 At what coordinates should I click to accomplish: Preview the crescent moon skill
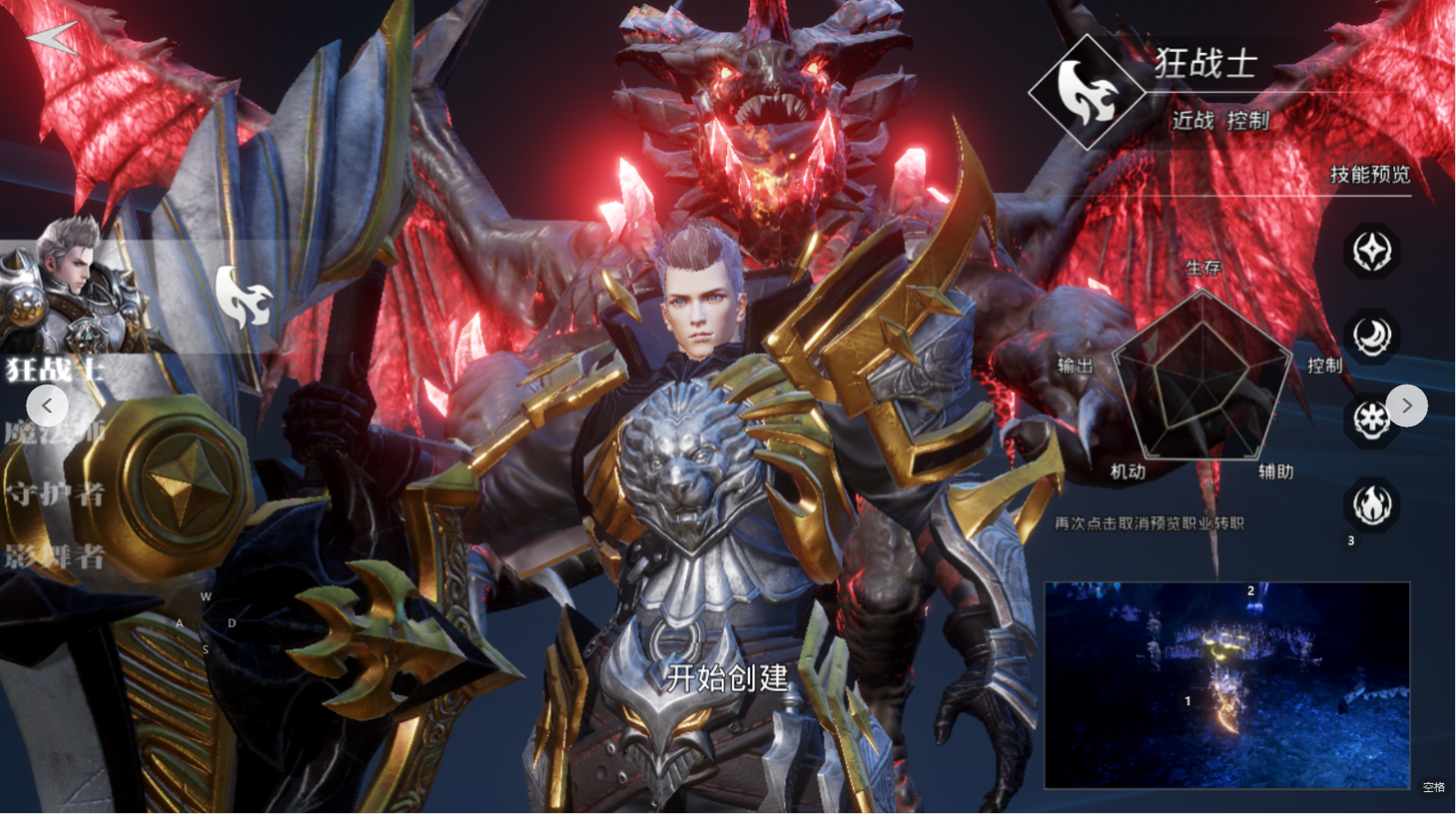pyautogui.click(x=1371, y=336)
